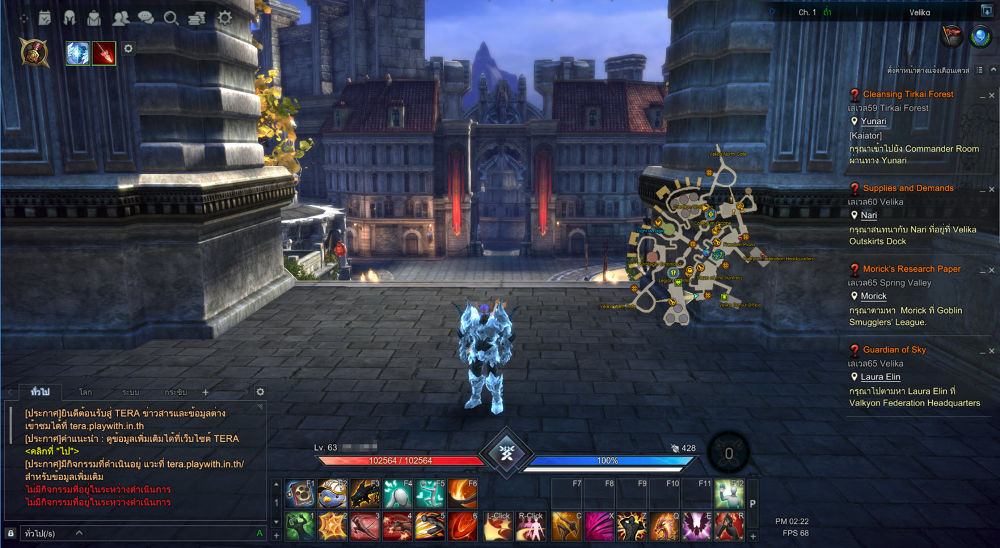Open the magnifying glass search menu

tap(171, 17)
